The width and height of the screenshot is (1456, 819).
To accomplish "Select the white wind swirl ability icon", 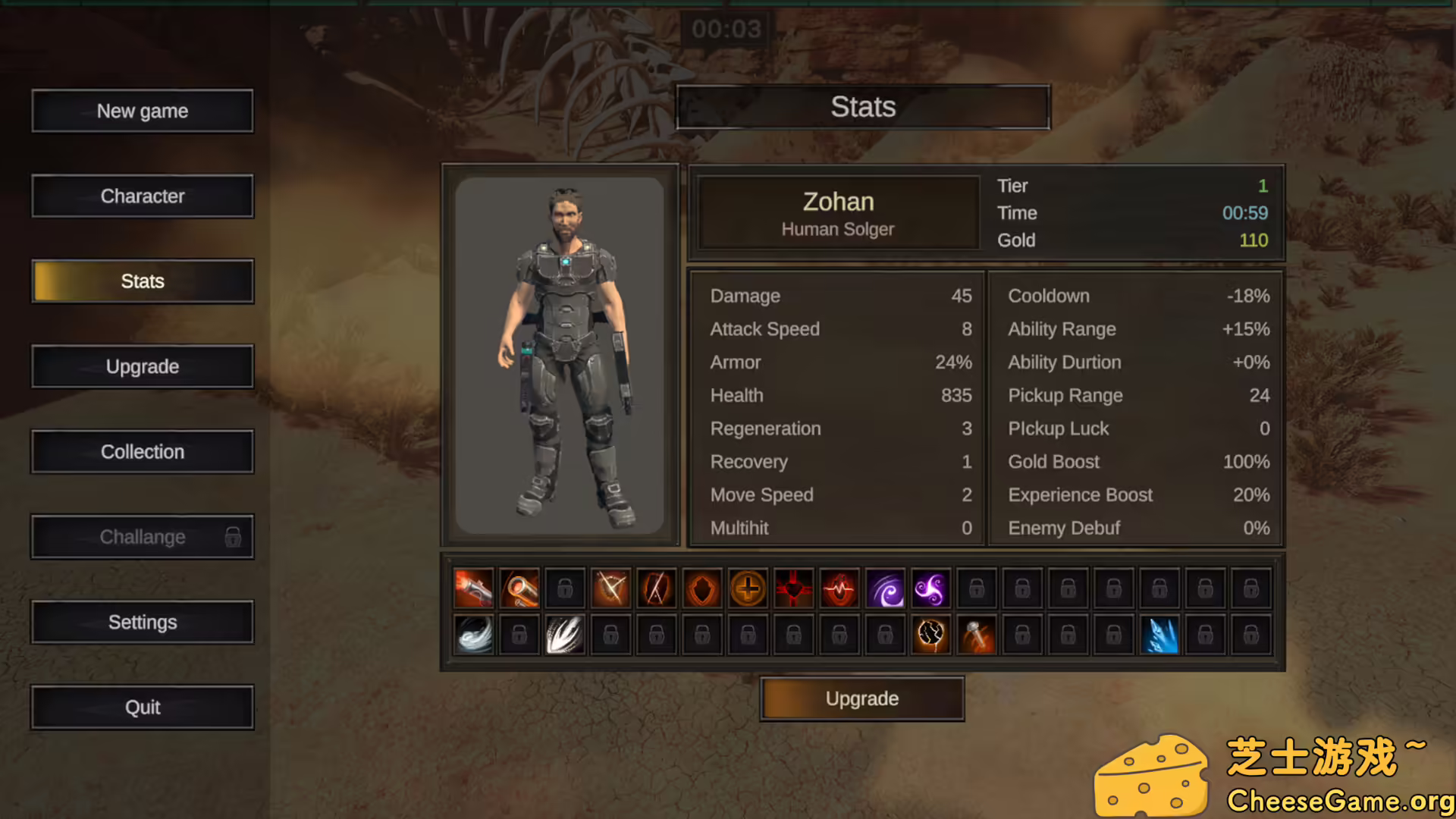I will tap(473, 635).
